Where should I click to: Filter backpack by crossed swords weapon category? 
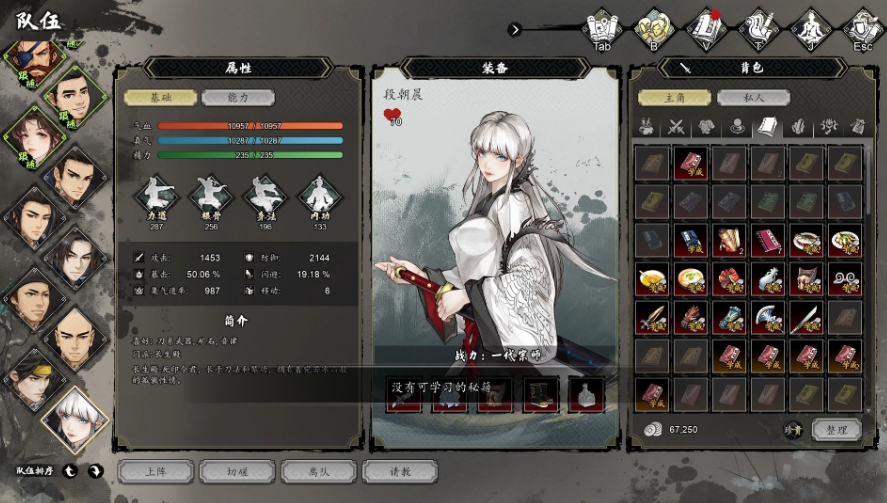[x=677, y=127]
